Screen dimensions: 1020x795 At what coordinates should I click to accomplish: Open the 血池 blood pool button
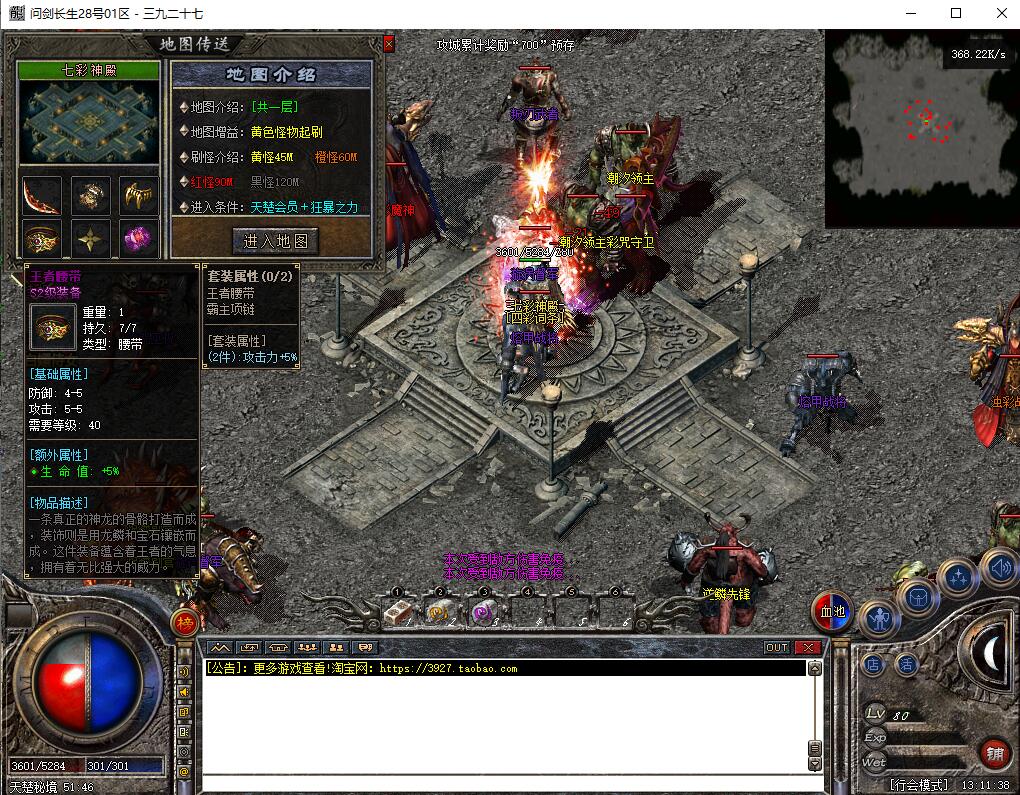tap(832, 611)
